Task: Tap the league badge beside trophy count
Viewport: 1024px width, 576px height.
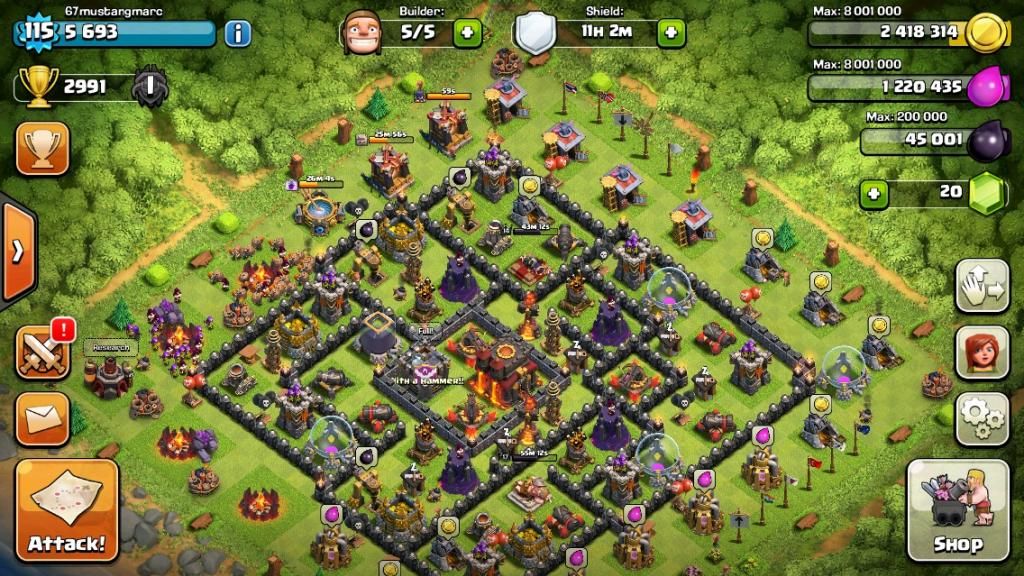Action: (150, 87)
